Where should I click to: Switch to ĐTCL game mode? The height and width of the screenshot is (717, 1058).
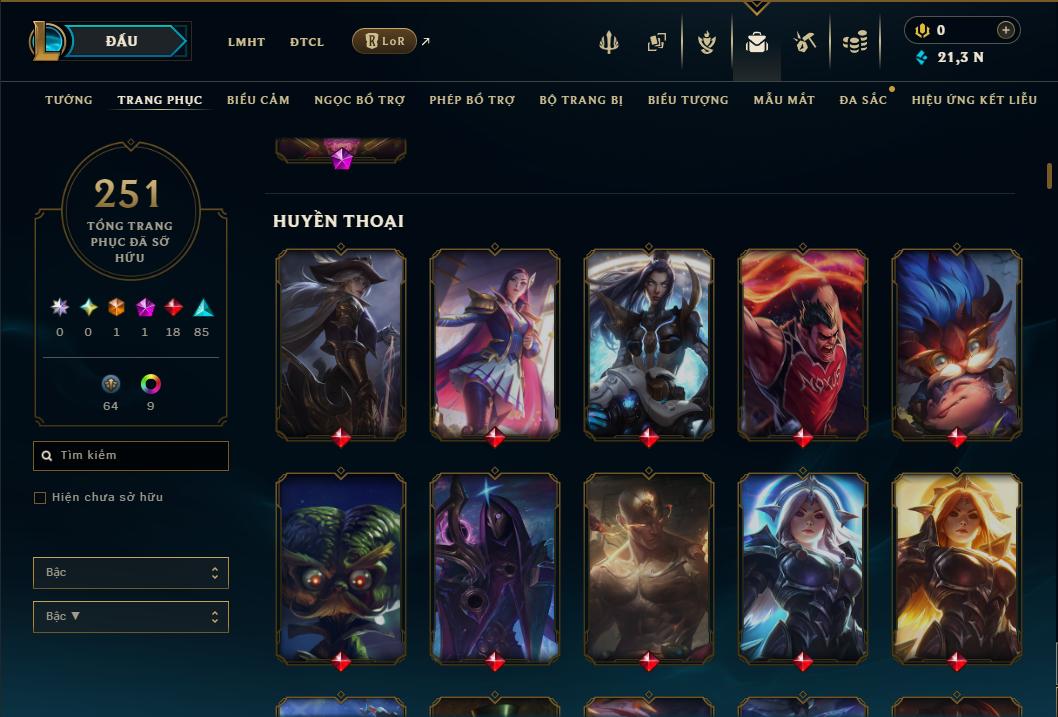[307, 42]
